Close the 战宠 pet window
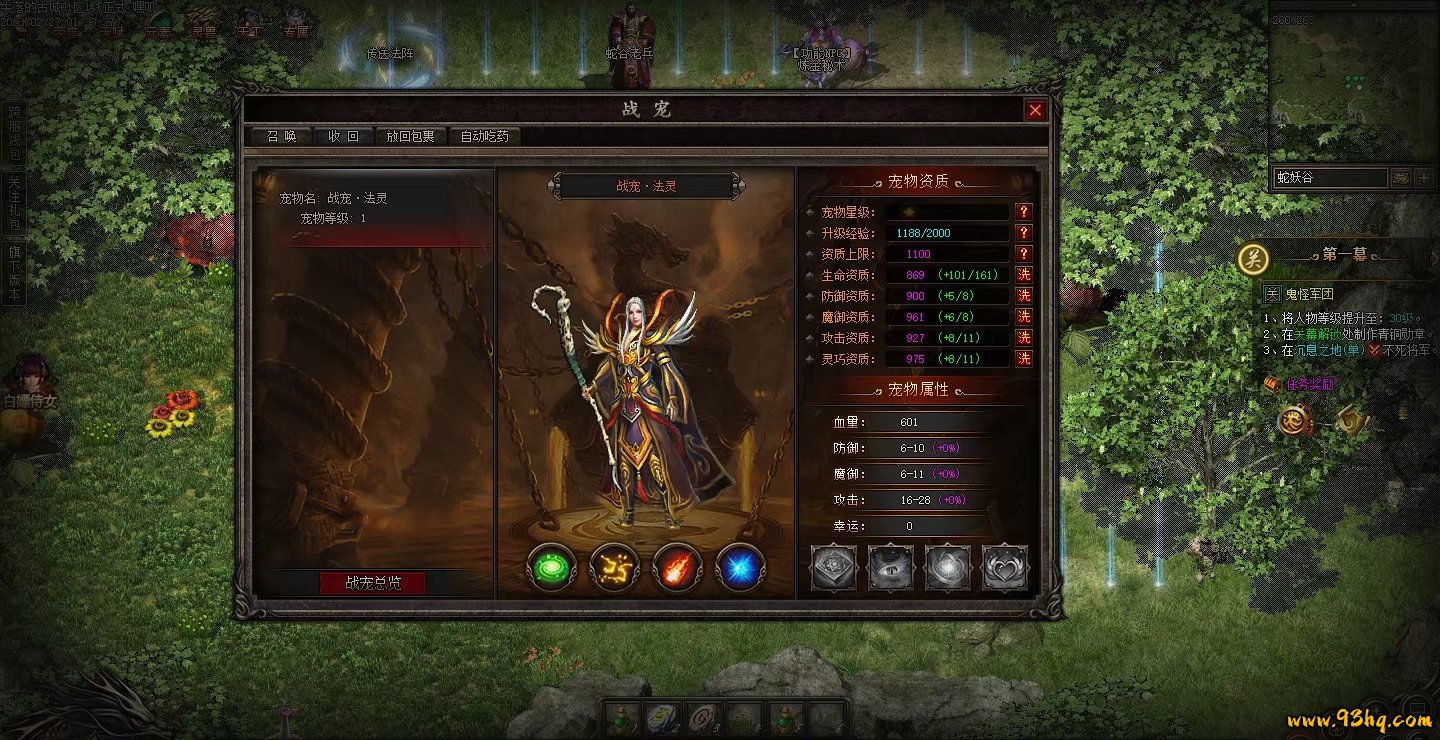 click(x=1035, y=110)
